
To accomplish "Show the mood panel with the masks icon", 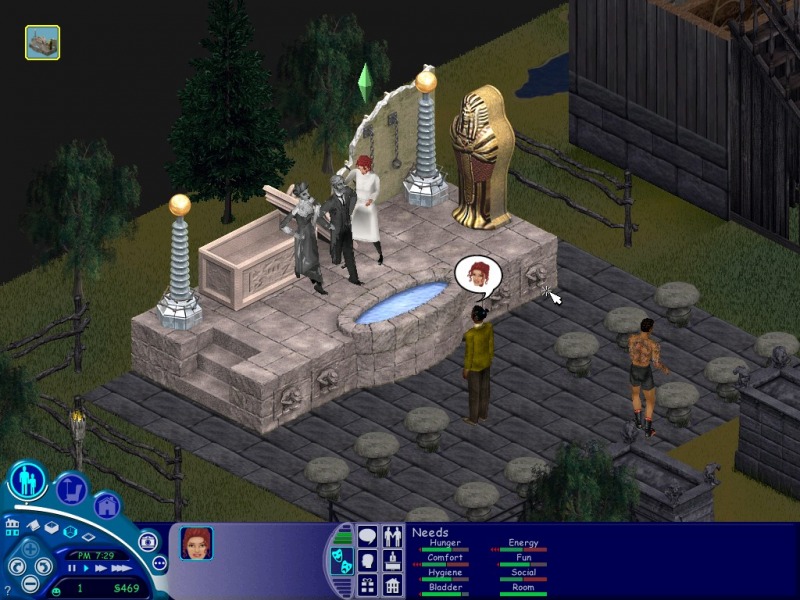I will (340, 561).
